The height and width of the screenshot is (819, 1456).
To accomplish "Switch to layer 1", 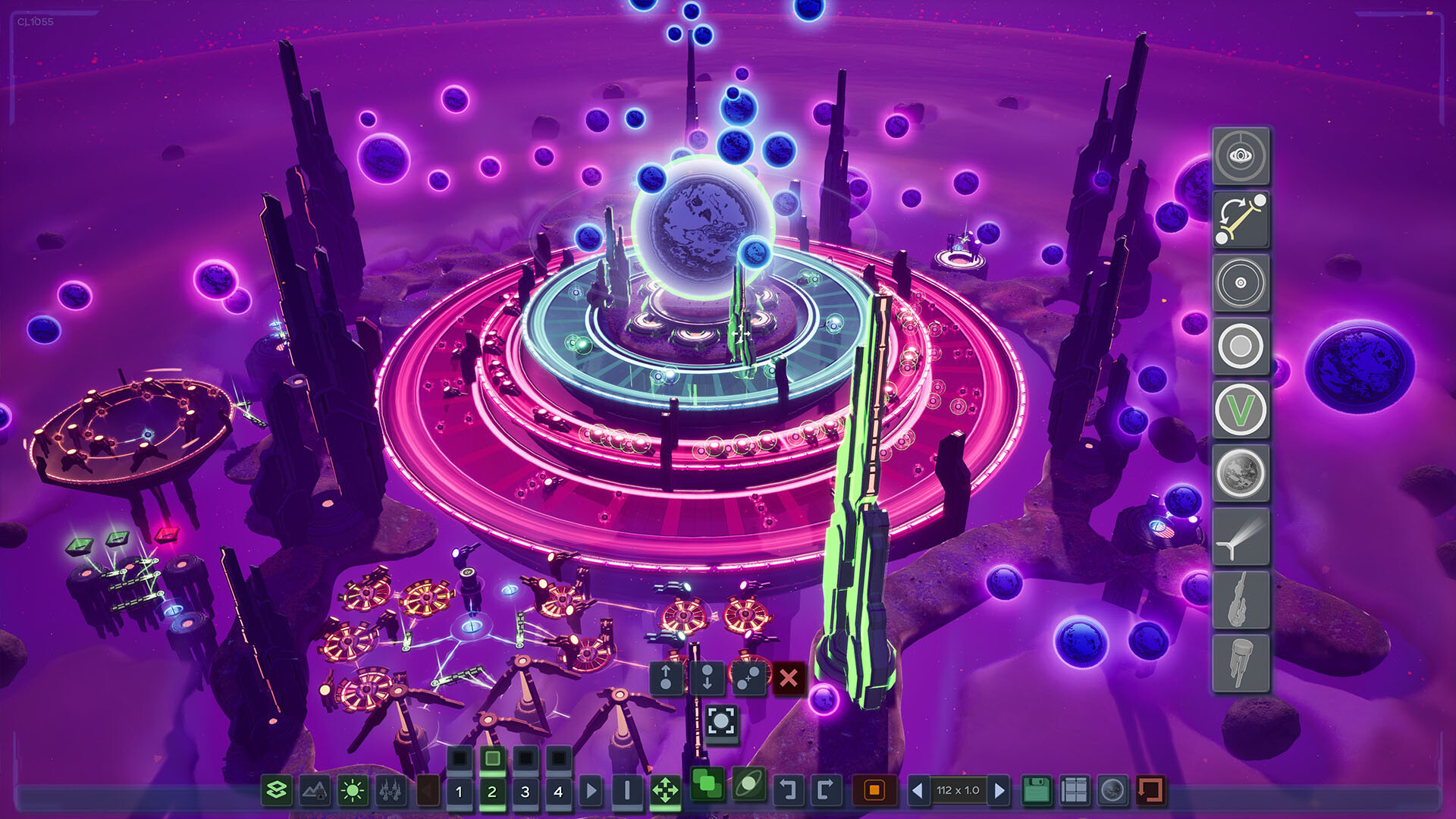I will pos(459,789).
